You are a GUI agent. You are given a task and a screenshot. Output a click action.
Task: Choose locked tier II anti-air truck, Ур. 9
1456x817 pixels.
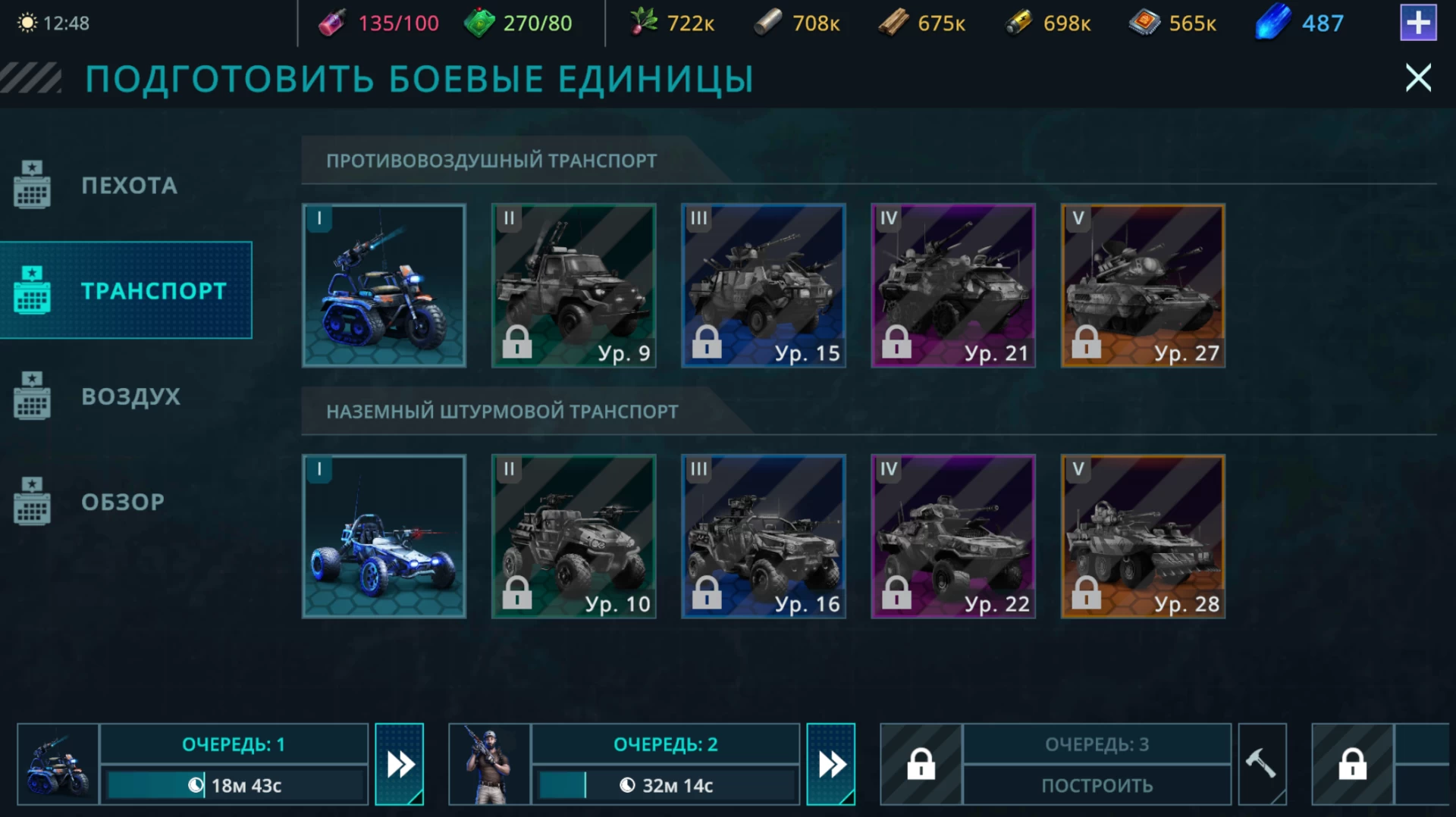coord(573,286)
